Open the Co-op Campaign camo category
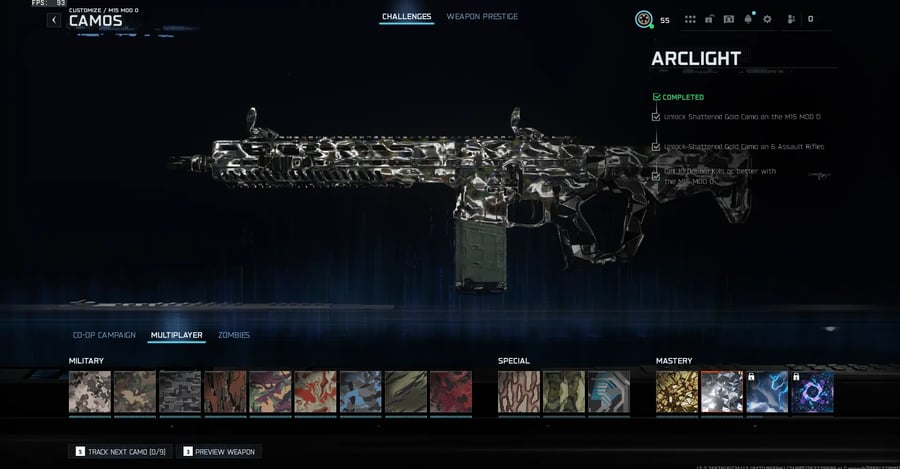This screenshot has height=469, width=900. click(104, 335)
